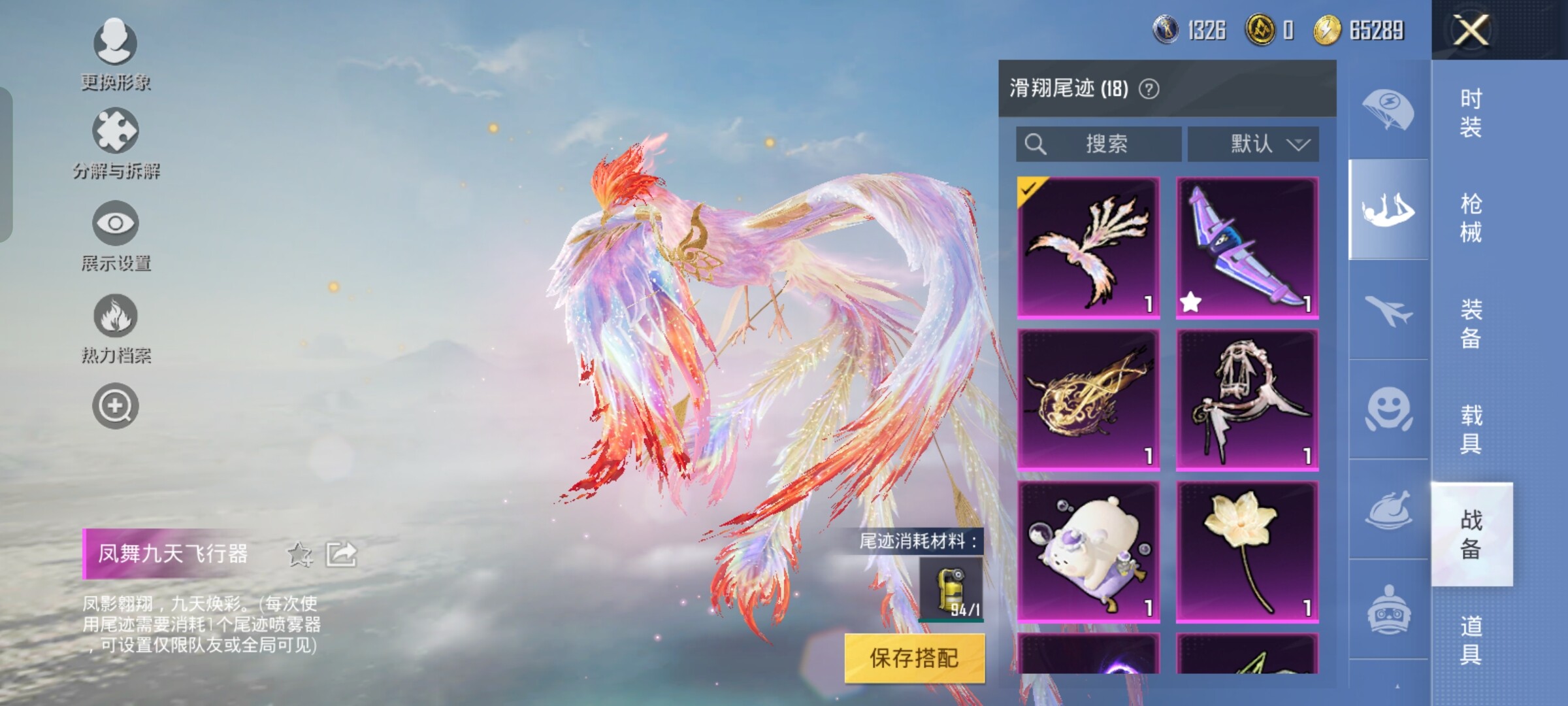Select the sleeping bear trail item
Viewport: 1568px width, 706px height.
1088,552
